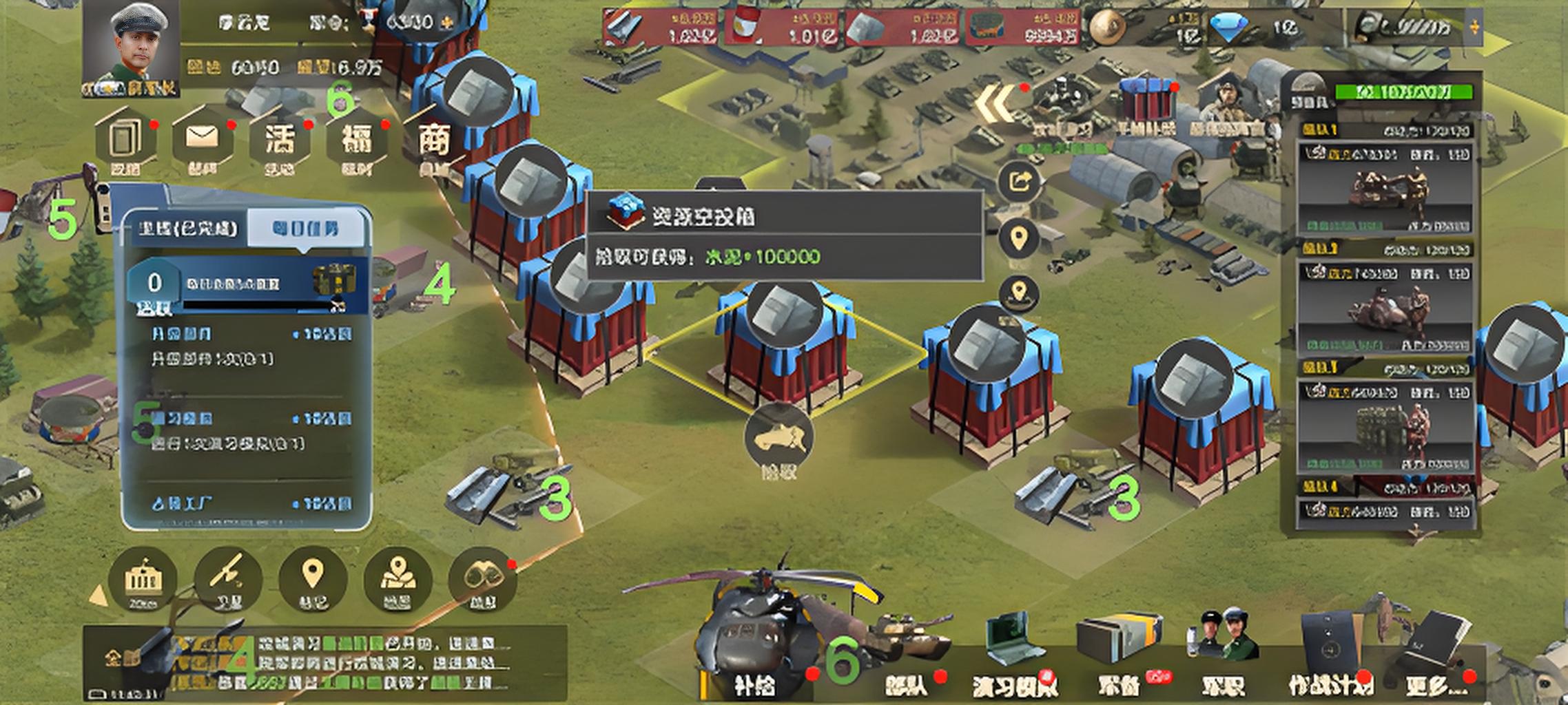The height and width of the screenshot is (705, 1568).
Task: Open the 活 activities hexagon button
Action: tap(280, 139)
